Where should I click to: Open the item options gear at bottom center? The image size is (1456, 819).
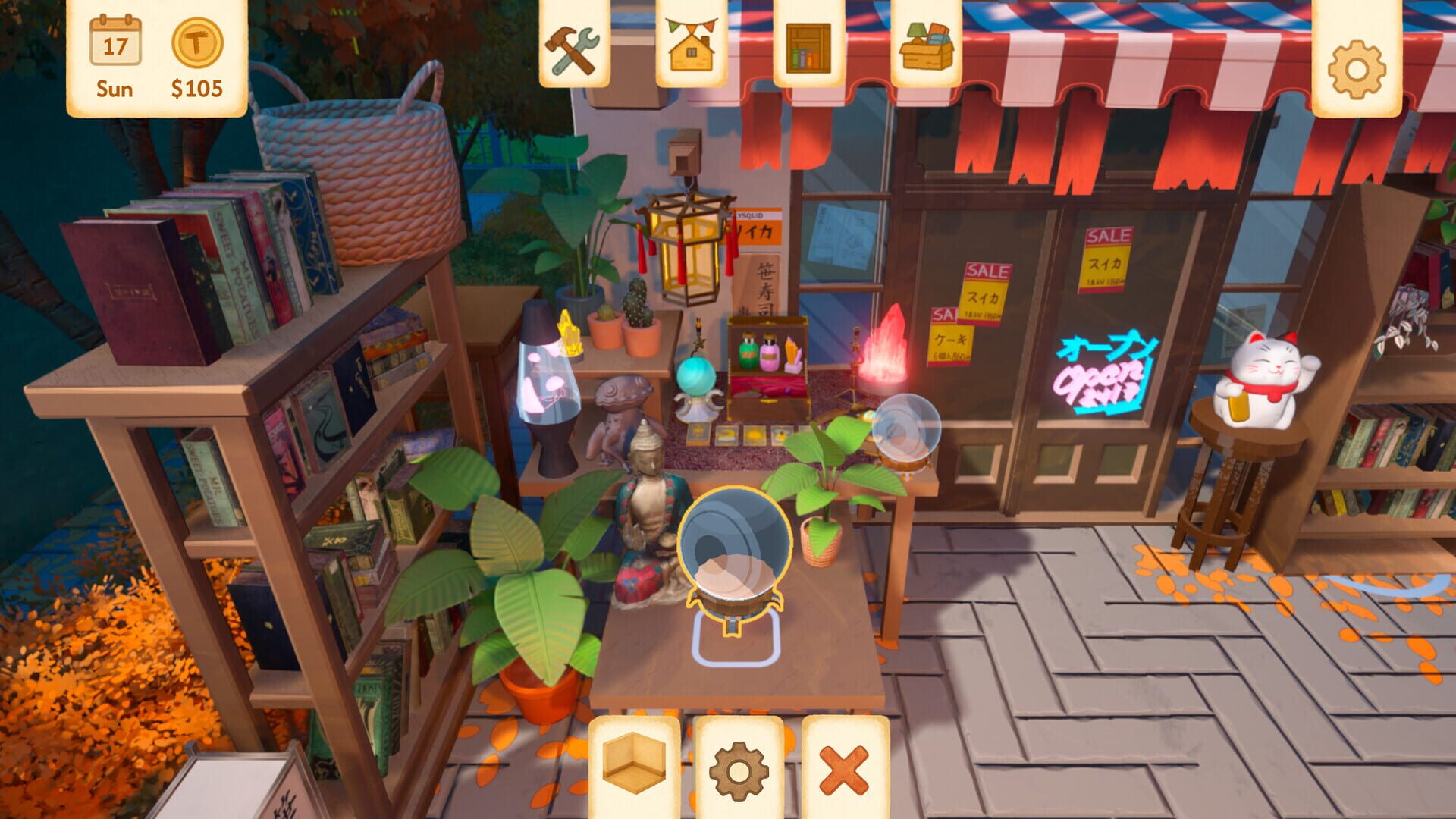click(740, 767)
